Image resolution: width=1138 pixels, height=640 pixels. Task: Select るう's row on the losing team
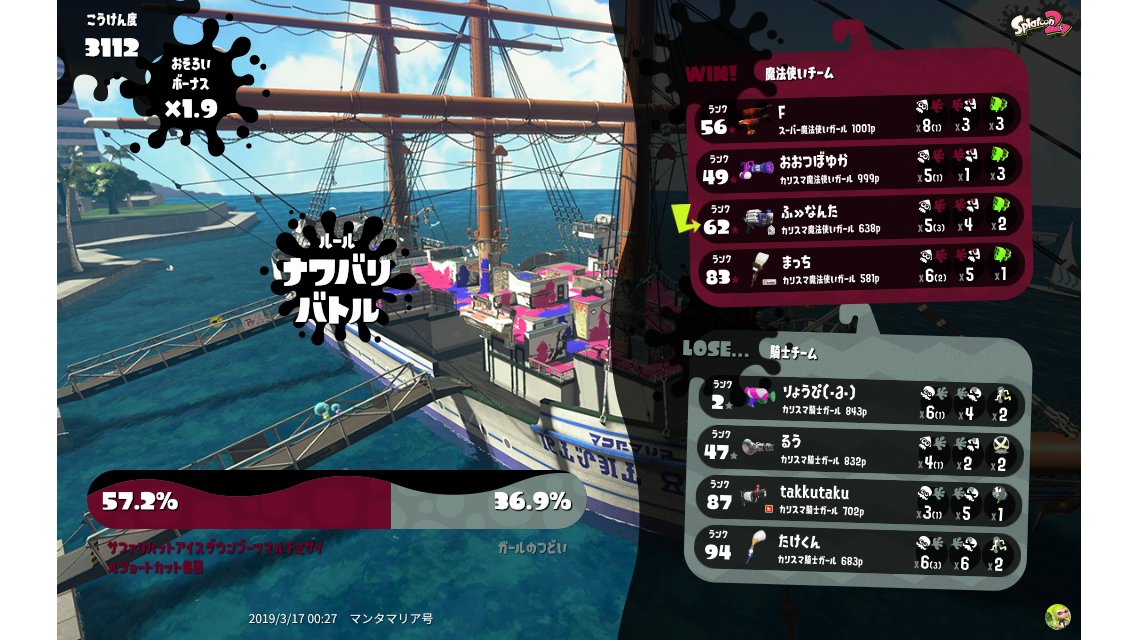coord(858,450)
